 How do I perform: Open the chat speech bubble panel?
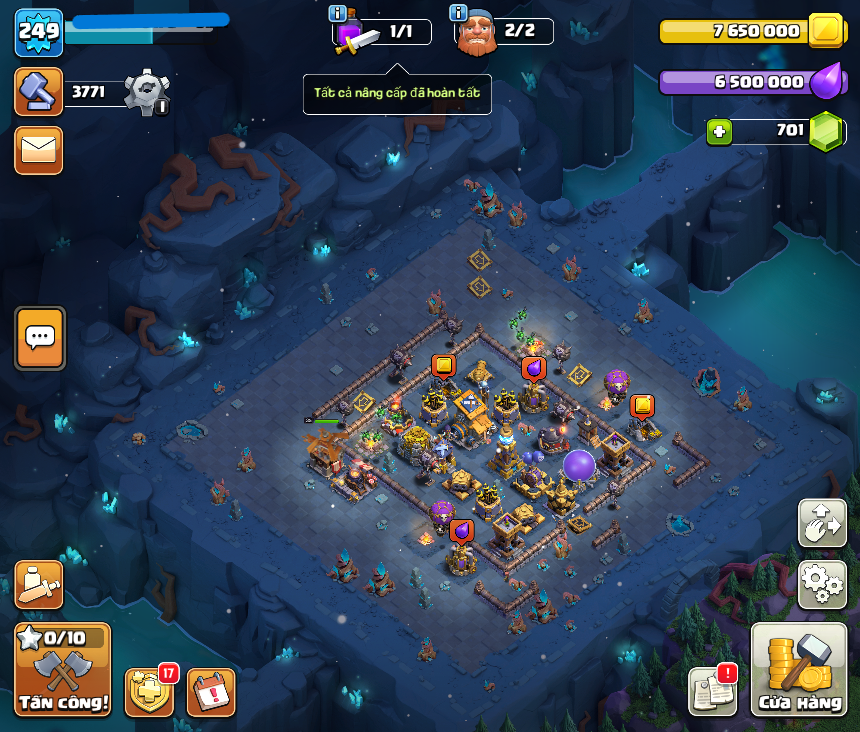pyautogui.click(x=40, y=338)
